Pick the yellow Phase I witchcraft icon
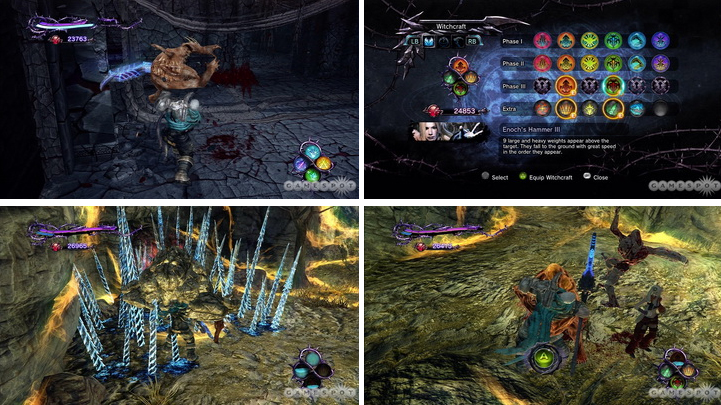 click(x=588, y=42)
